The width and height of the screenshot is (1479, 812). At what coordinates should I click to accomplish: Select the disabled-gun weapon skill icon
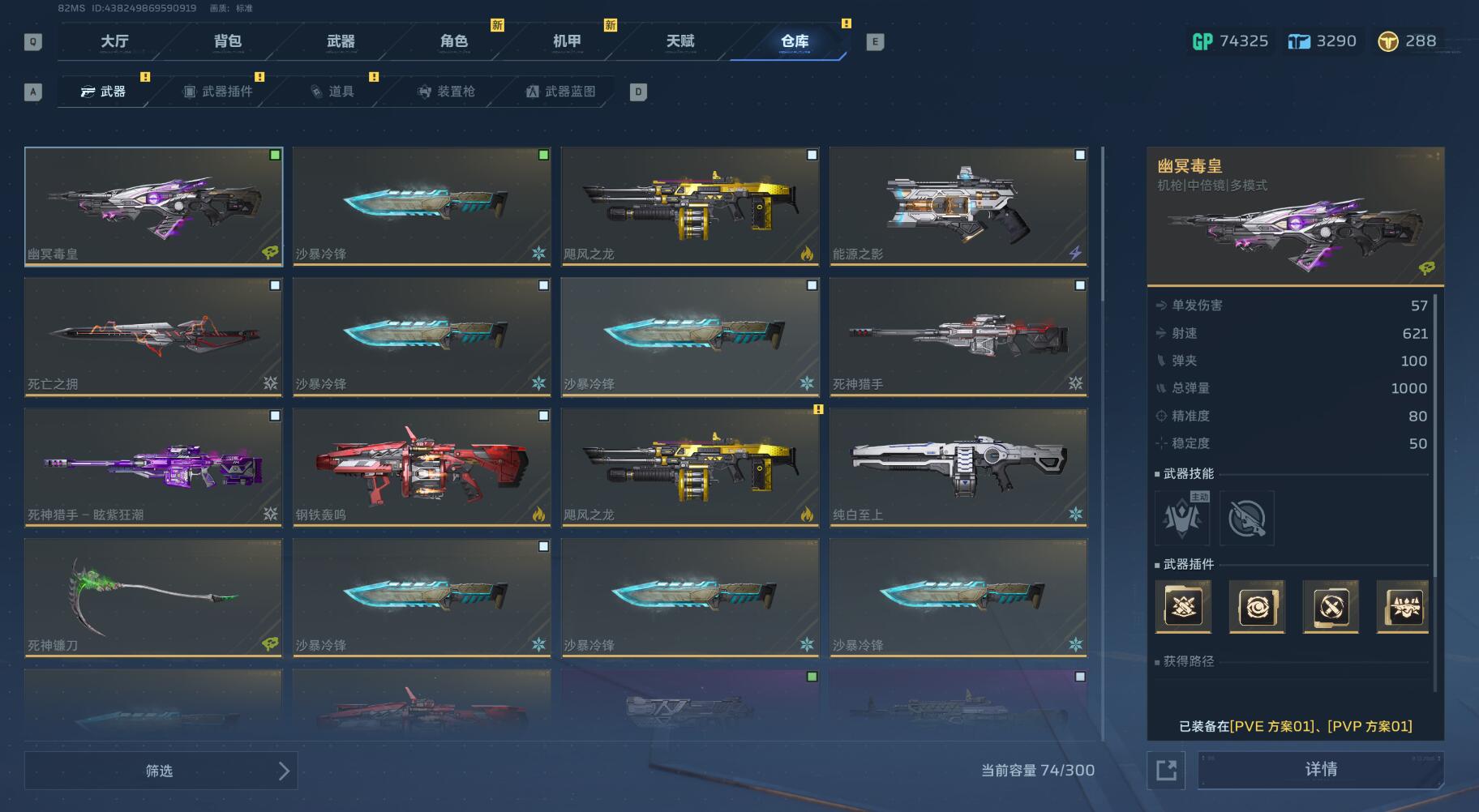coord(1246,519)
